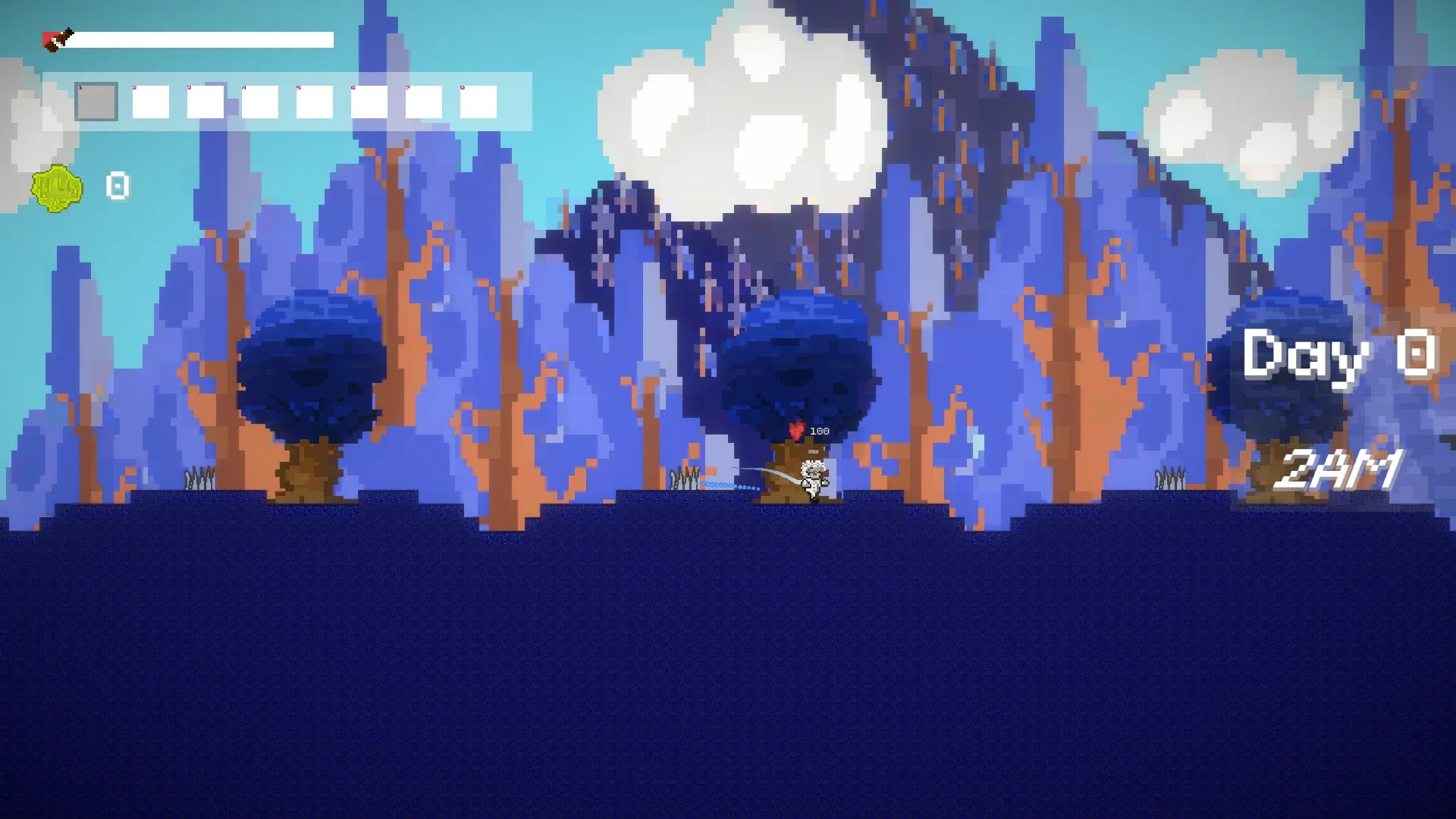Select hotbar slot 1
The height and width of the screenshot is (819, 1456).
pos(96,102)
